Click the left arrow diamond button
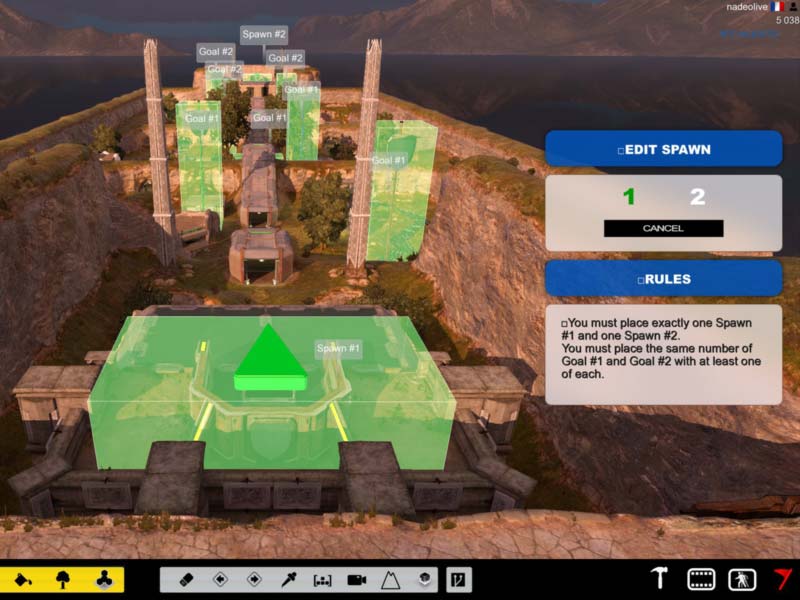 (x=220, y=579)
